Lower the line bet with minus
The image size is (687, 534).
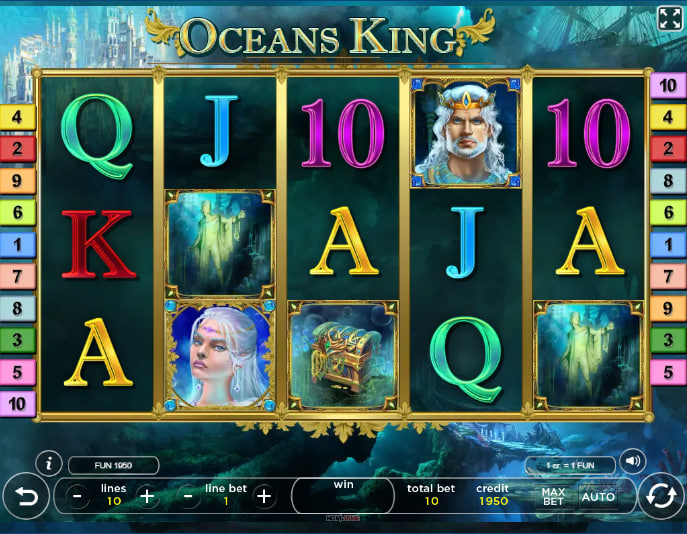click(188, 496)
